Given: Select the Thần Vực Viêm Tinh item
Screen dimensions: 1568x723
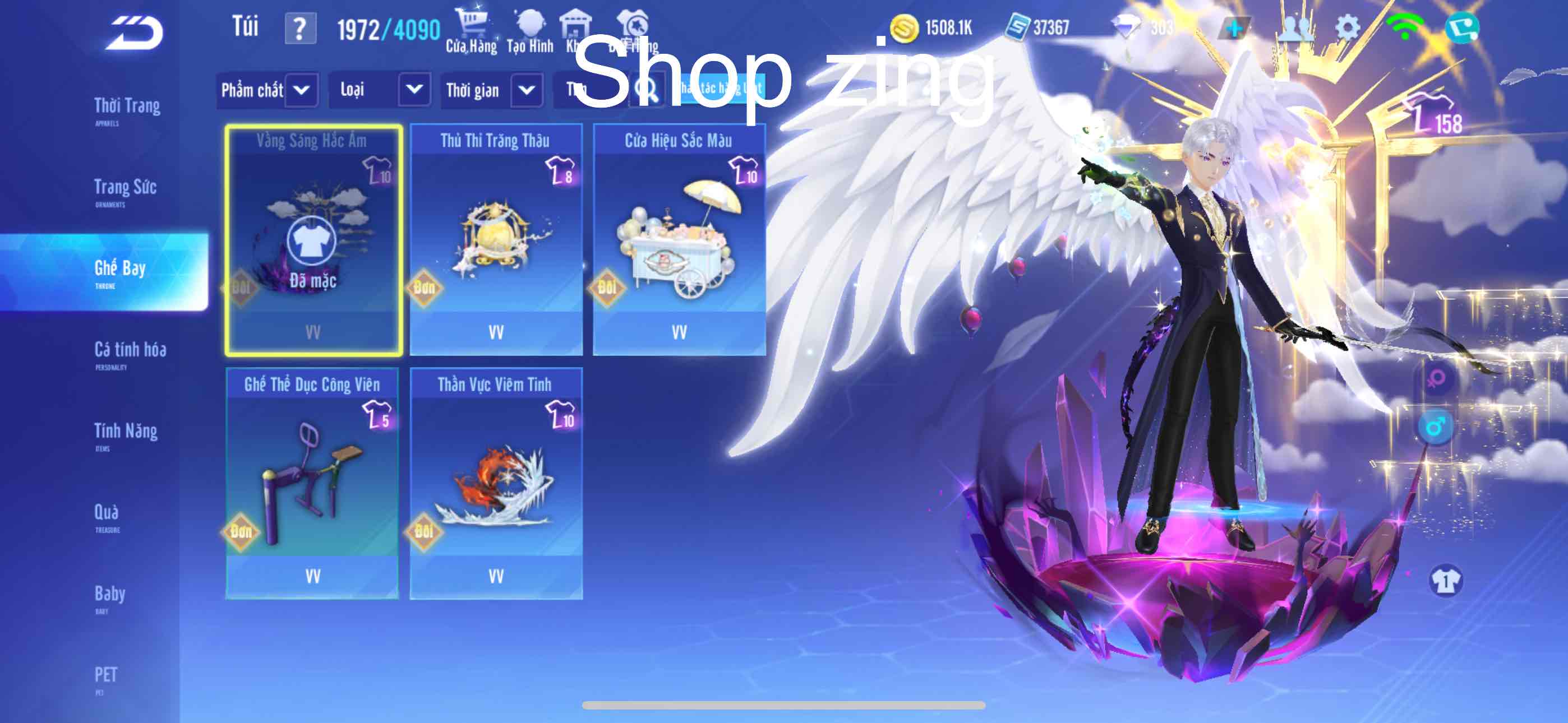Looking at the screenshot, I should click(x=496, y=483).
